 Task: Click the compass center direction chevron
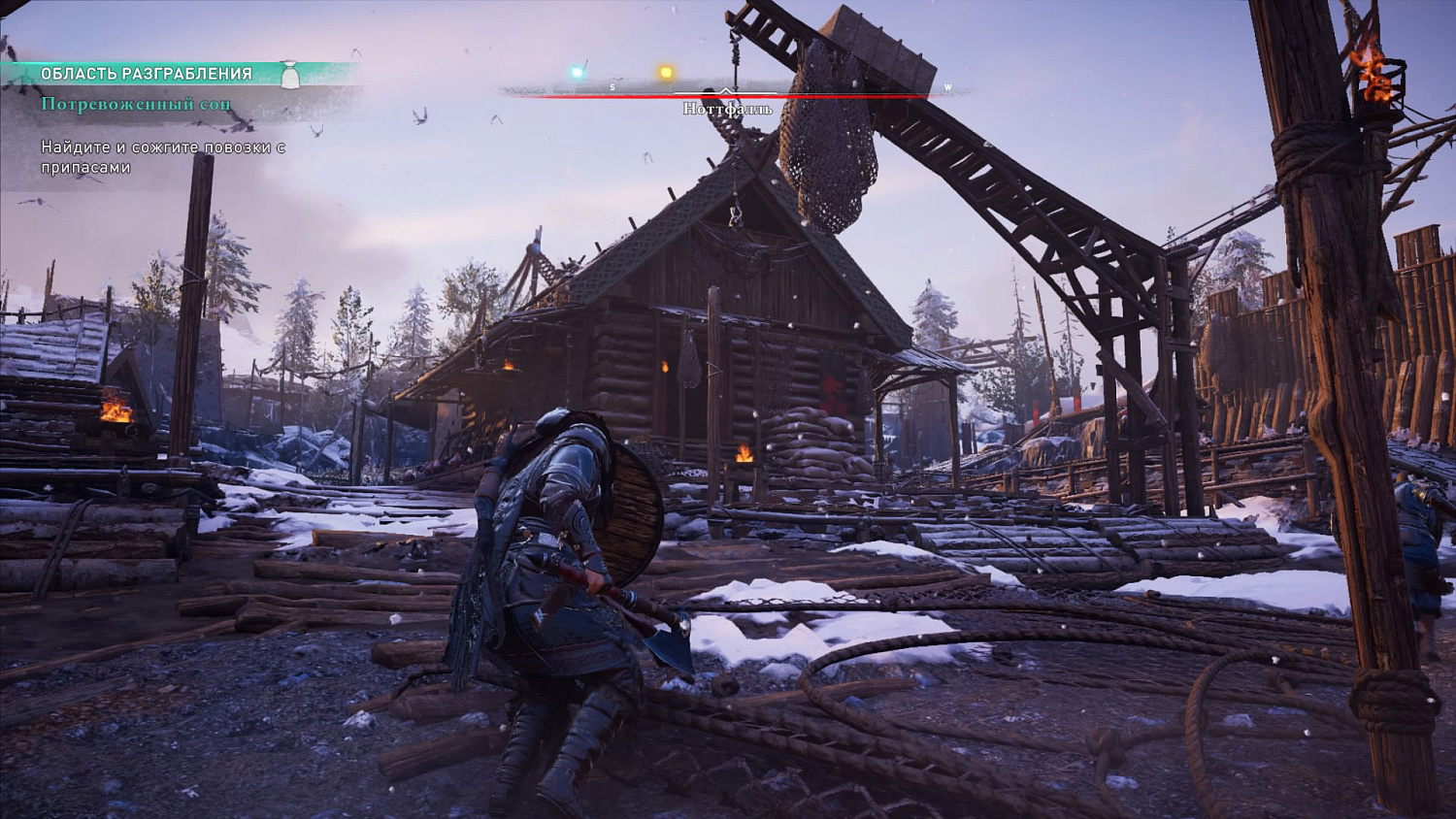tap(725, 90)
